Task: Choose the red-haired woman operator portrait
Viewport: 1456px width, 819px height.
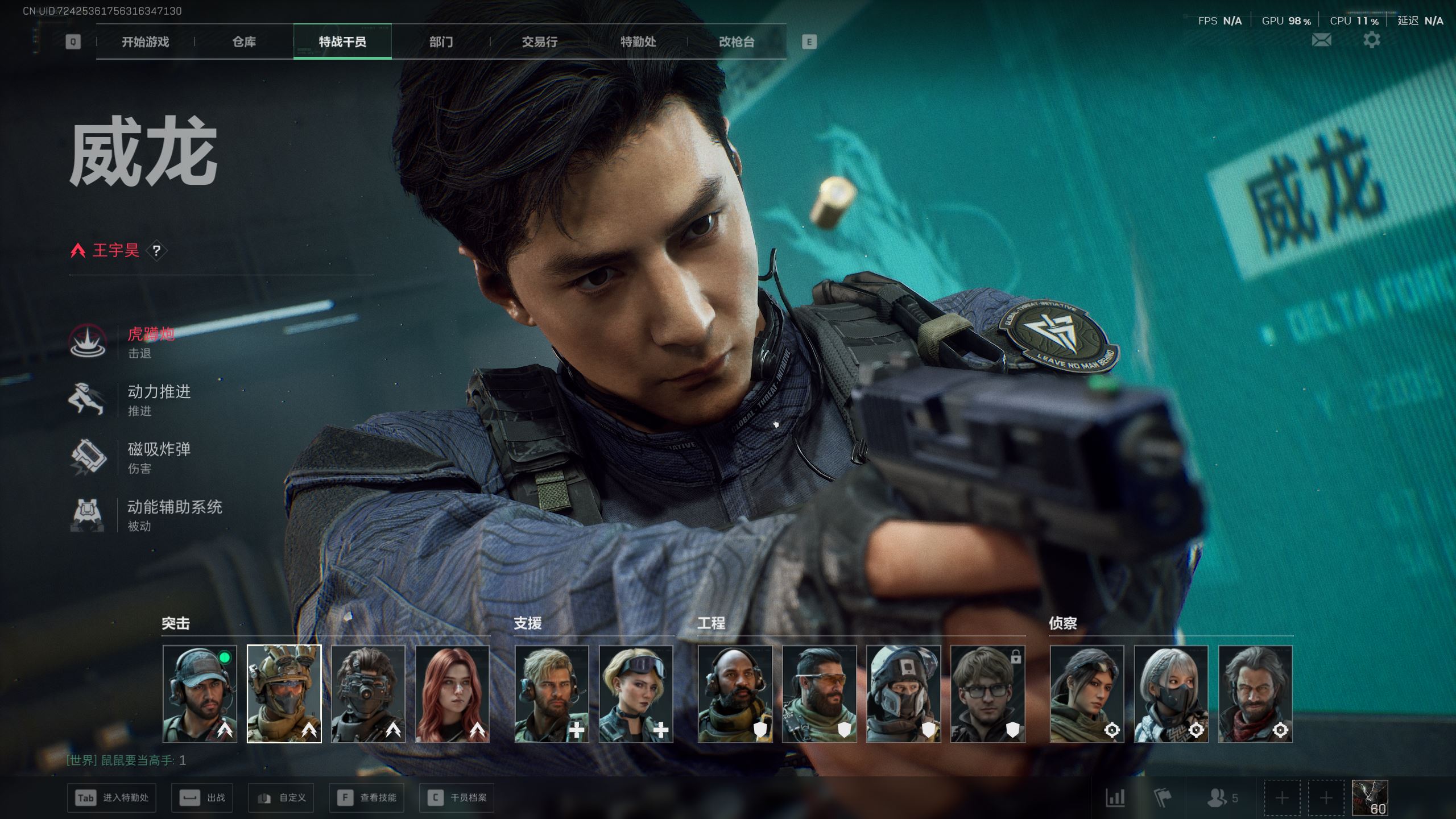Action: click(452, 694)
